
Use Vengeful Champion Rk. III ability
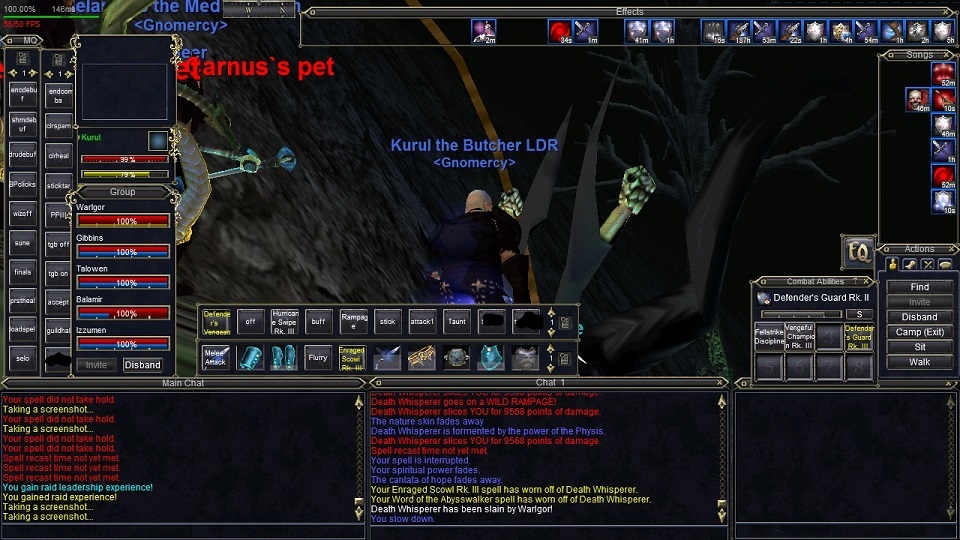tap(799, 336)
